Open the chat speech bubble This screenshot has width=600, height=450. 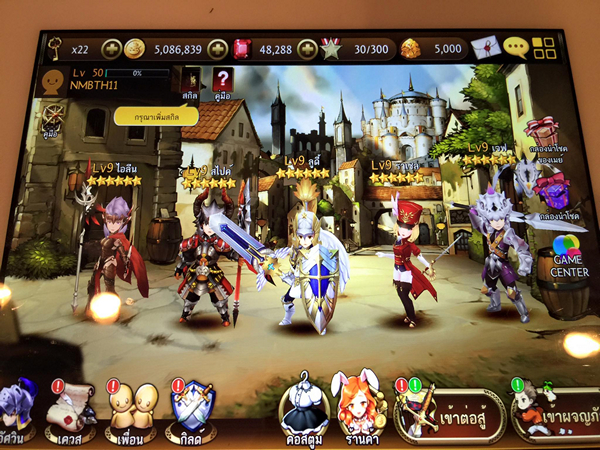(x=515, y=48)
